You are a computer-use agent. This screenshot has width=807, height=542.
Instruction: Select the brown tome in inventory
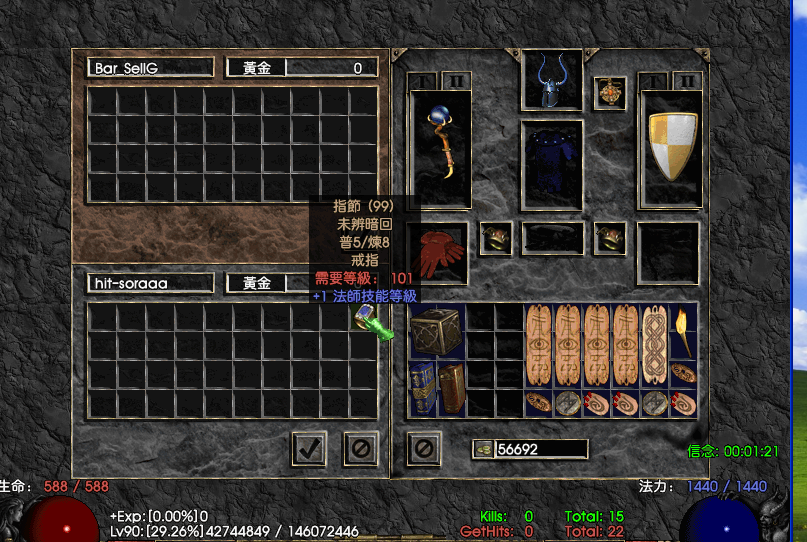pos(452,389)
